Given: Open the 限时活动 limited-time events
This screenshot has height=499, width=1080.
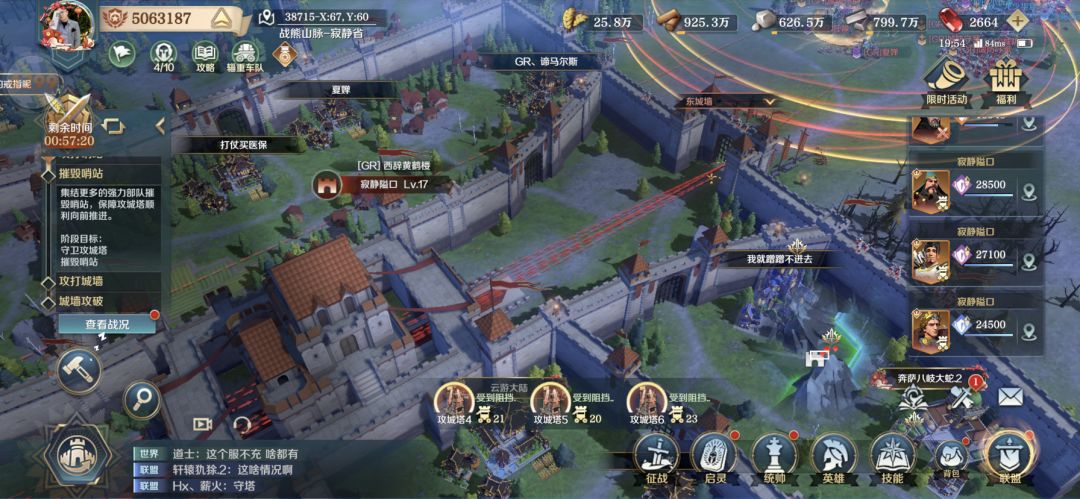Looking at the screenshot, I should coord(946,80).
